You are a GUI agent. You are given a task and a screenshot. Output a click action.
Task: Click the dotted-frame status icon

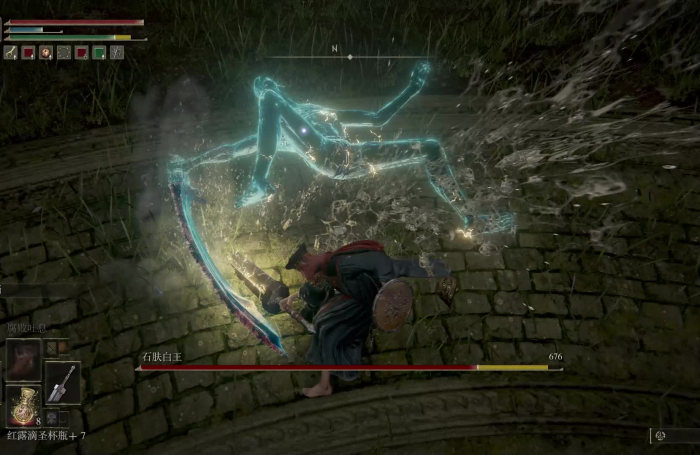tap(64, 52)
